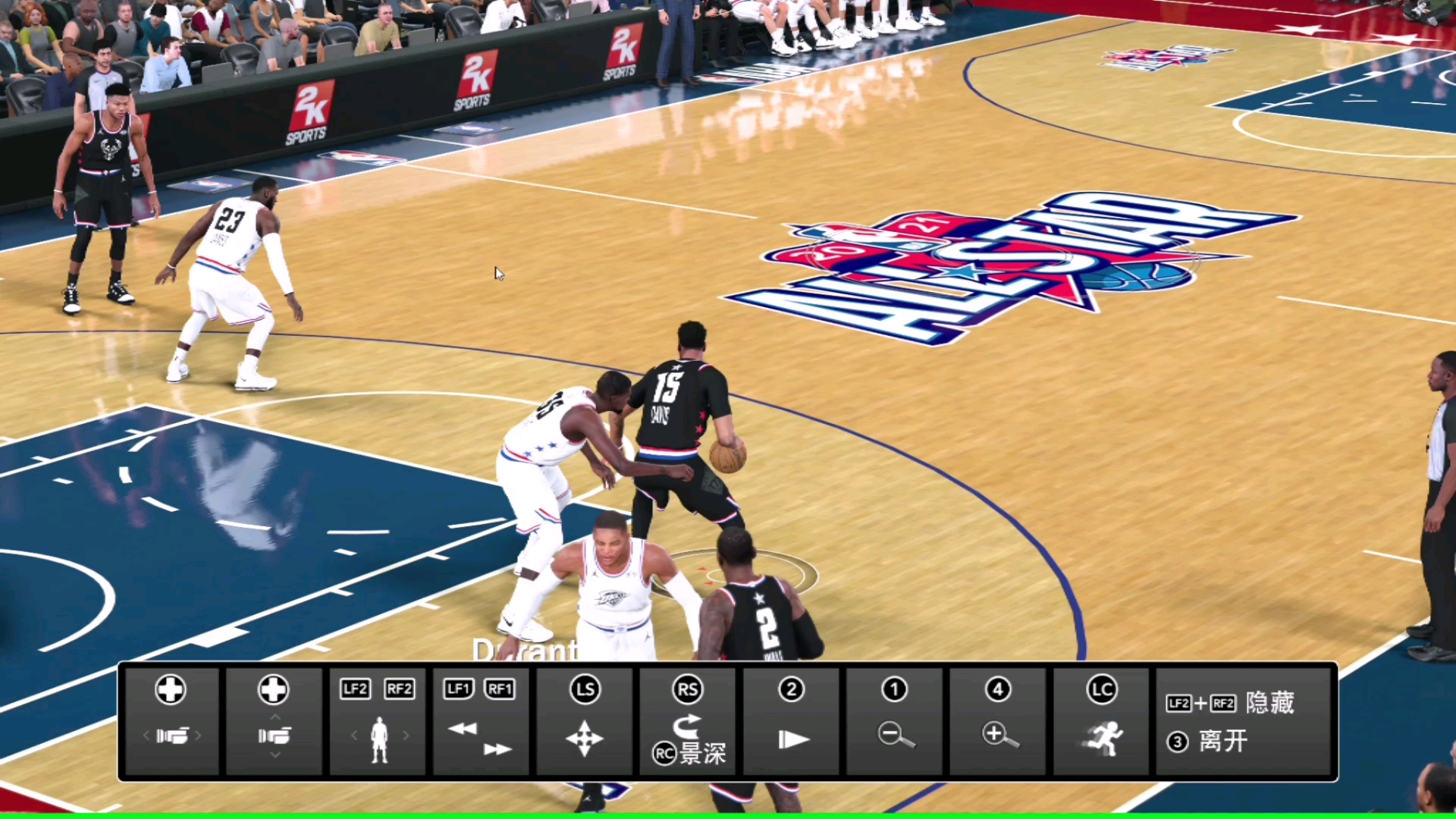Screen dimensions: 1456x819
Task: Rewind the replay with the double-left arrows
Action: 463,729
